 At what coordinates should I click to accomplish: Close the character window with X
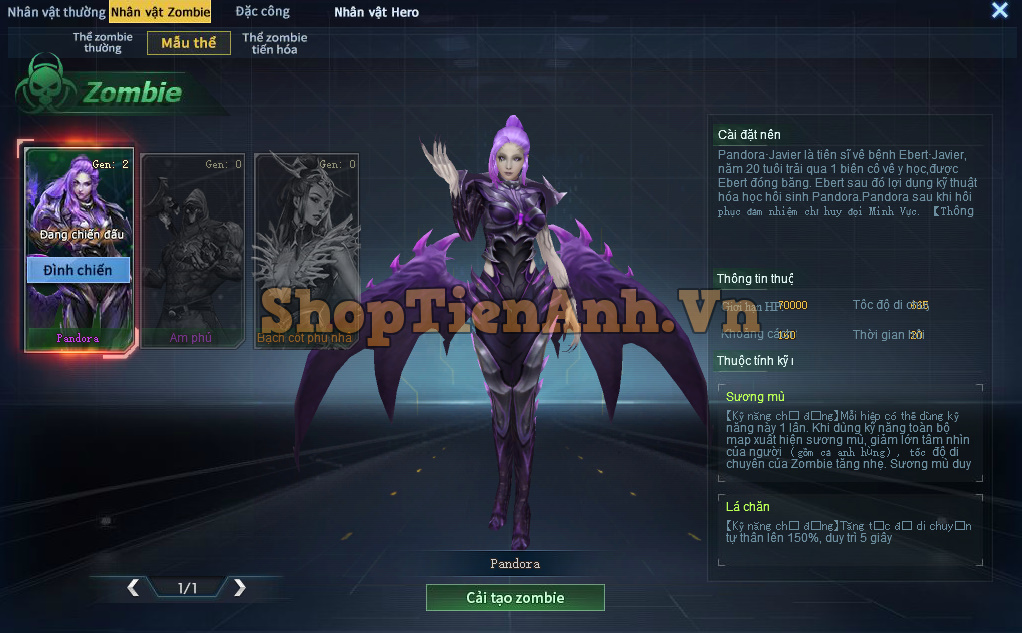pyautogui.click(x=999, y=11)
